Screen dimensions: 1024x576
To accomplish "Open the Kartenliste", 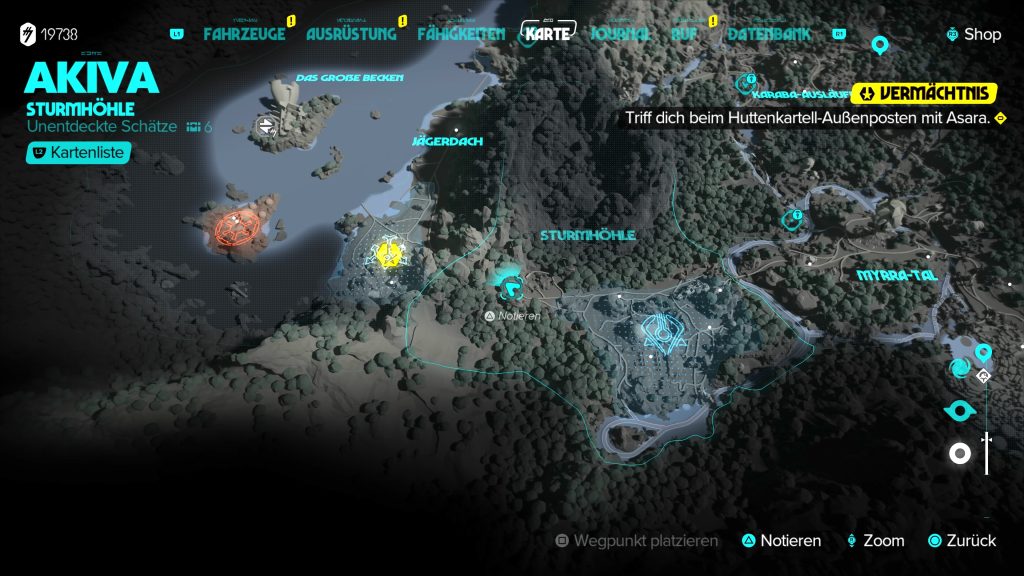I will pos(79,153).
